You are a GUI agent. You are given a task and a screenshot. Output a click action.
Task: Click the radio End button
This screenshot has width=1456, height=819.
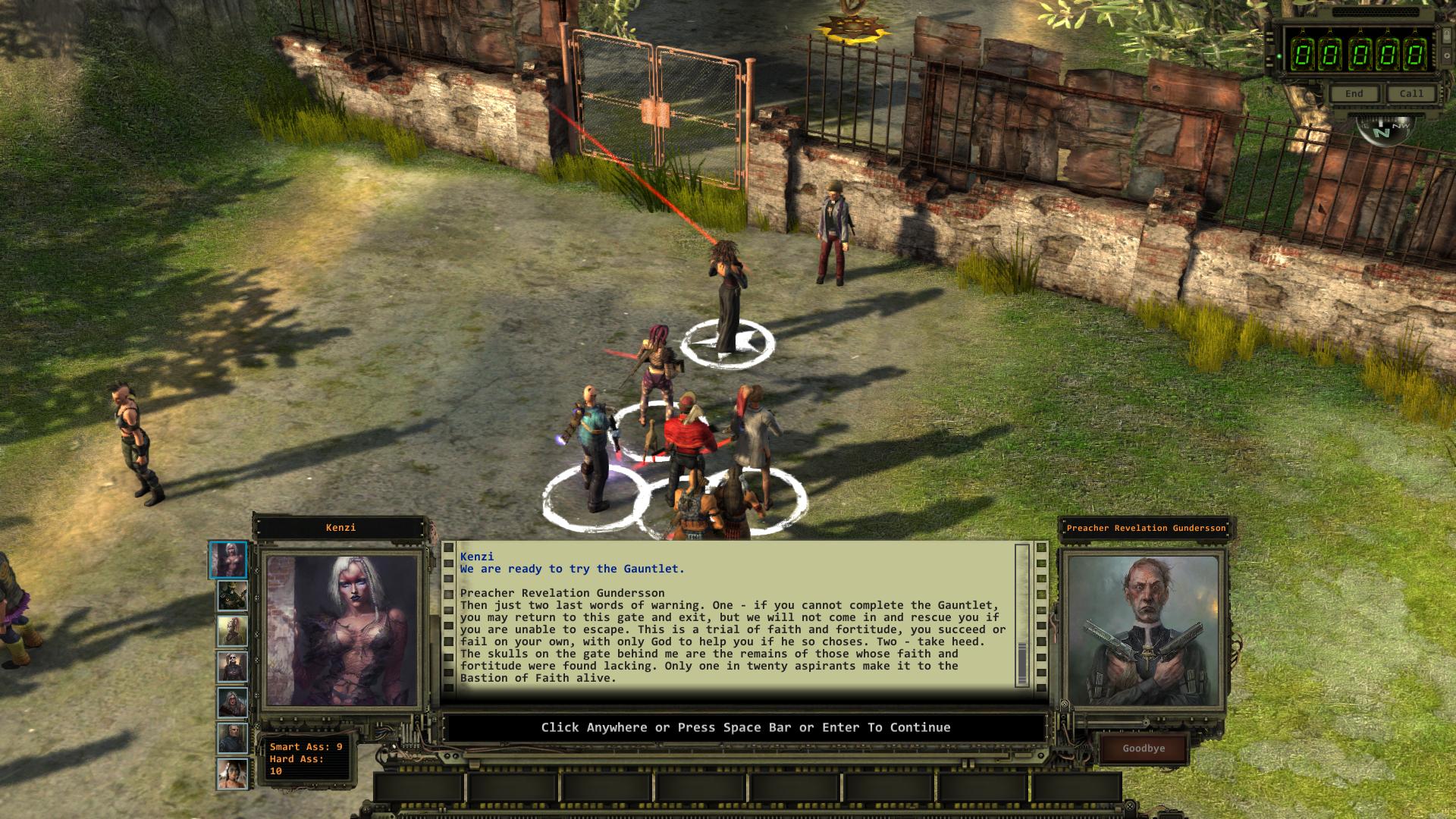[1354, 94]
